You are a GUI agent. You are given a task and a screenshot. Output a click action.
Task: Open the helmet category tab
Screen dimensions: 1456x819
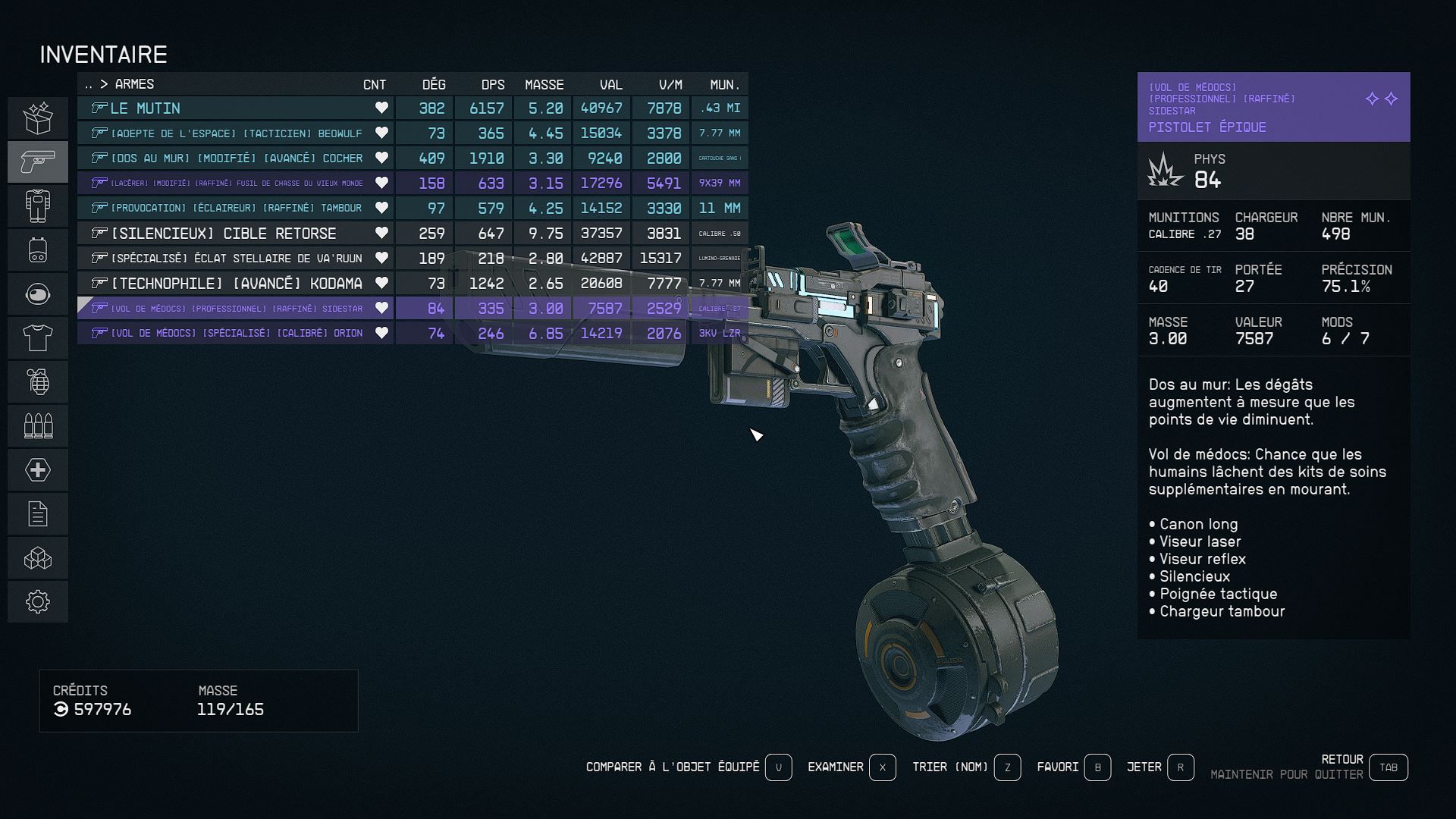38,293
